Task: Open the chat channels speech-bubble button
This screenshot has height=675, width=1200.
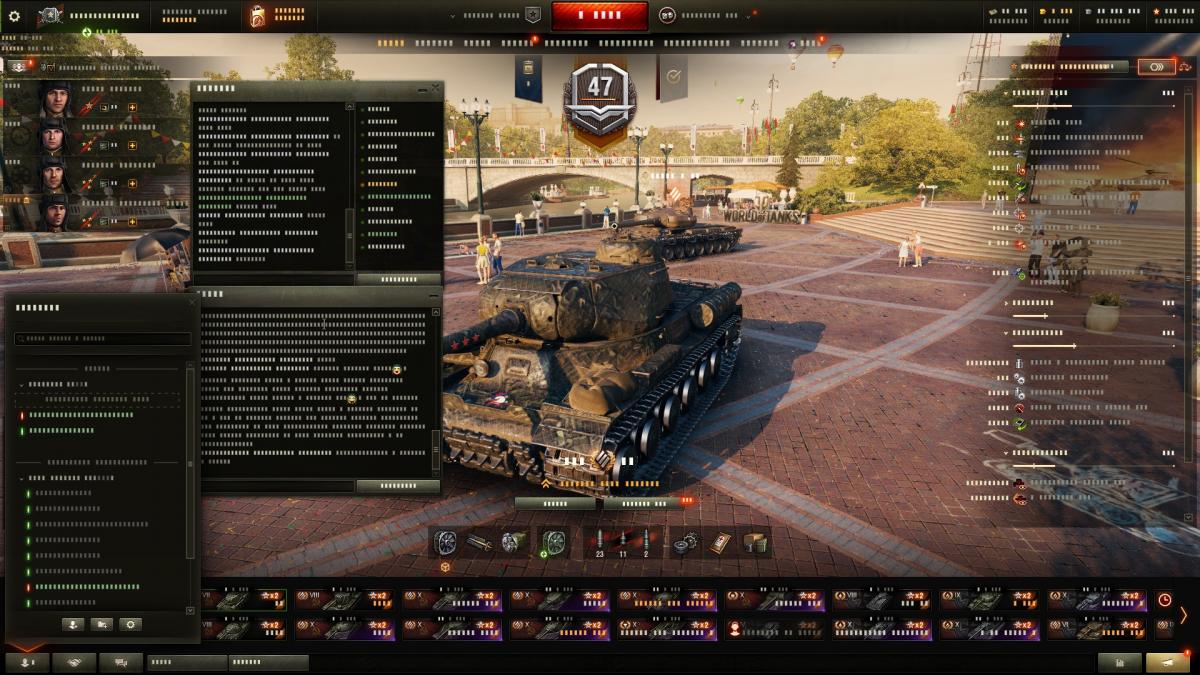Action: 121,662
